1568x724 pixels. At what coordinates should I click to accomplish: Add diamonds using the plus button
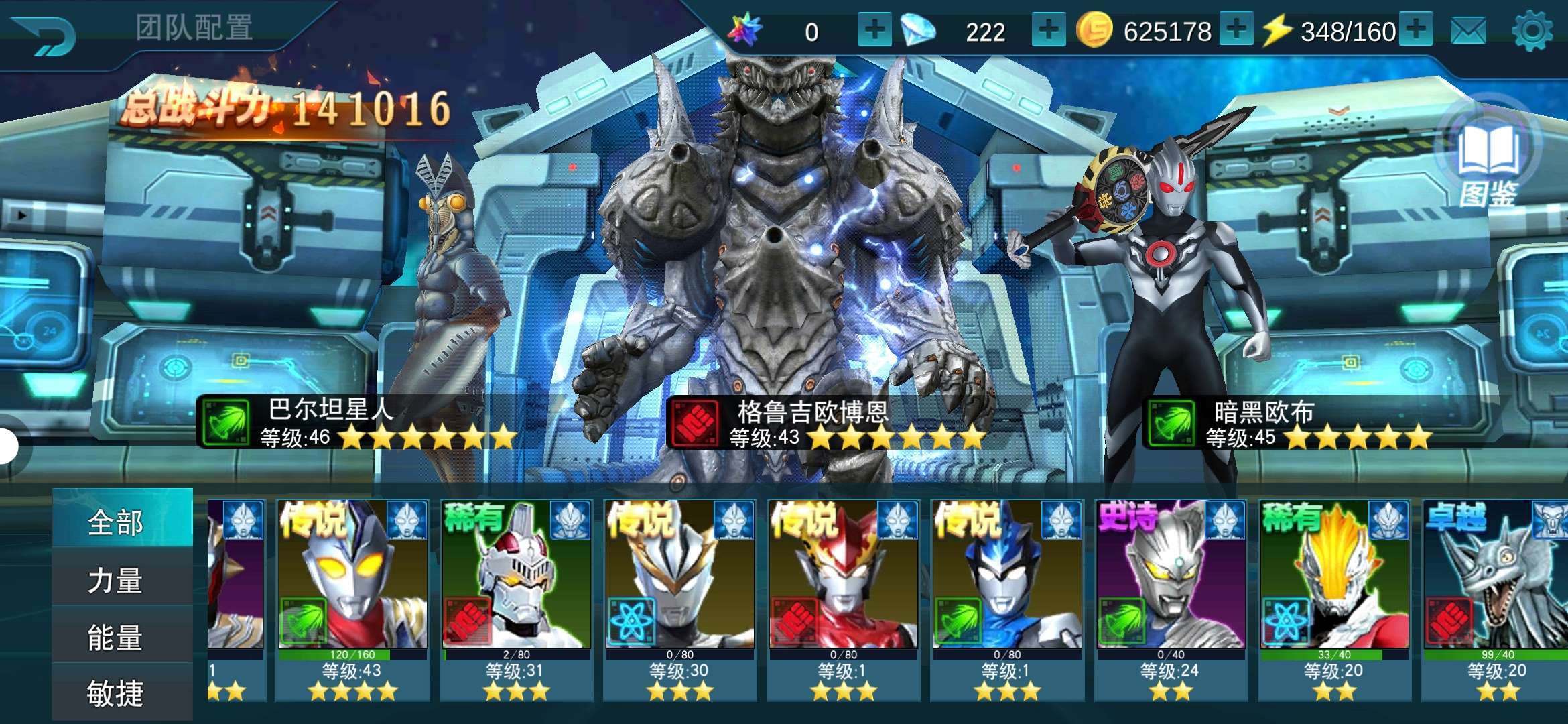(1049, 30)
